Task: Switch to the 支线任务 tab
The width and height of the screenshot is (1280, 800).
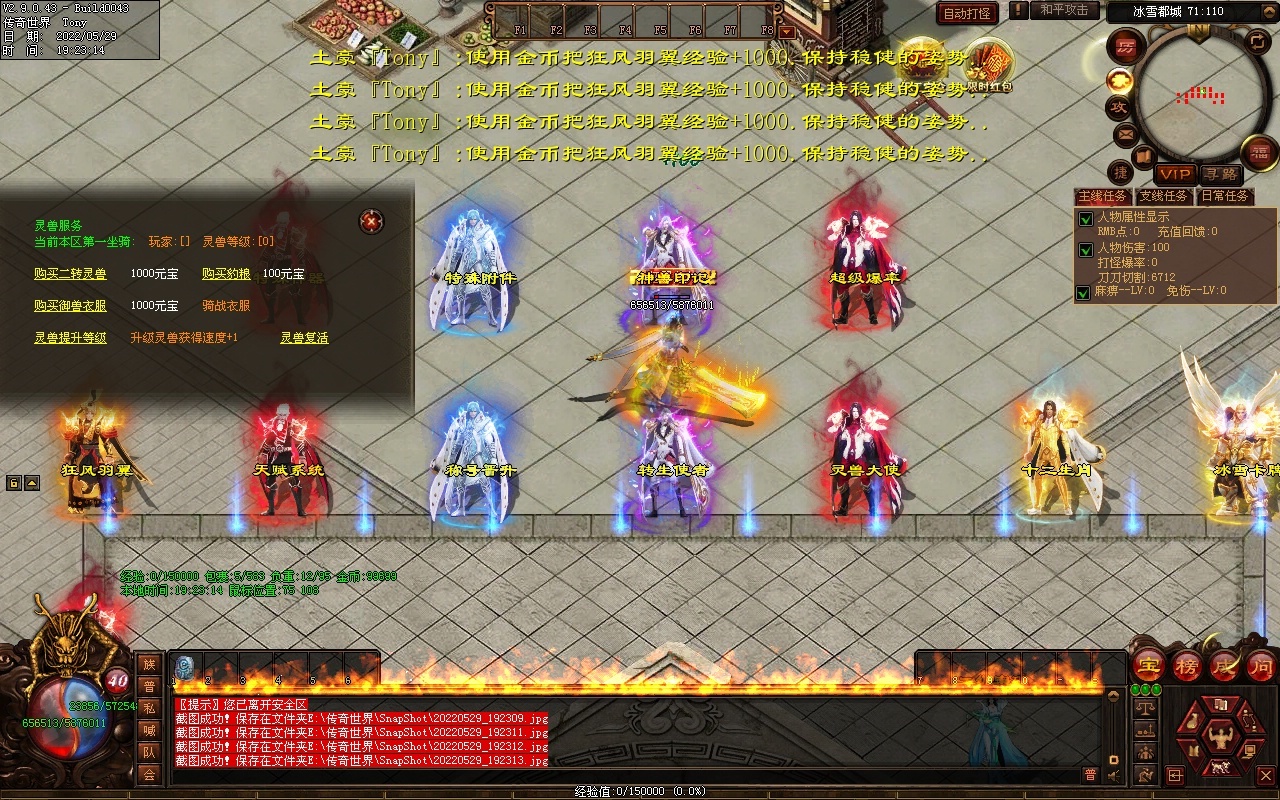Action: click(1164, 196)
